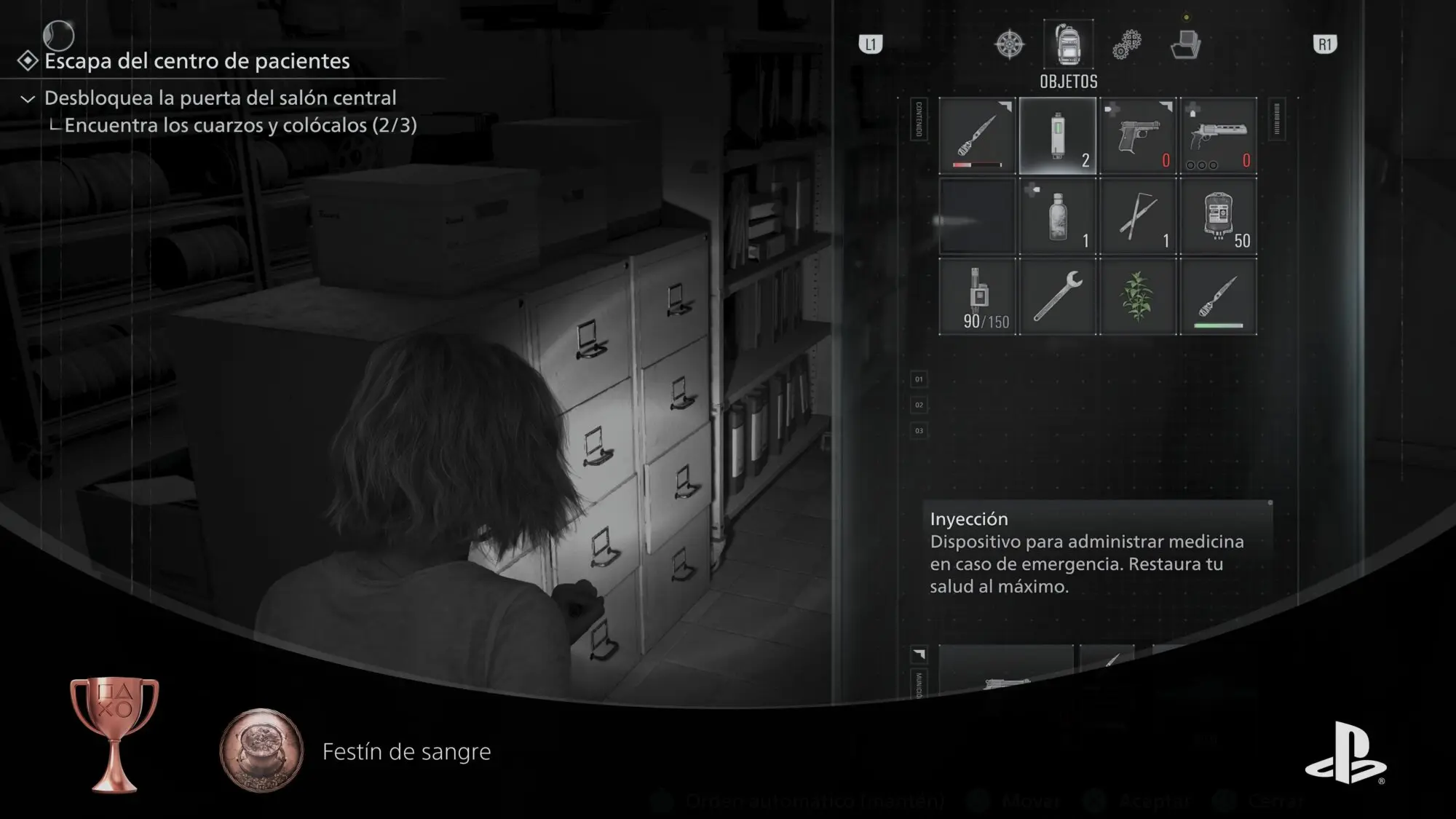1456x819 pixels.
Task: Select the Inyección injector slot
Action: [1058, 136]
